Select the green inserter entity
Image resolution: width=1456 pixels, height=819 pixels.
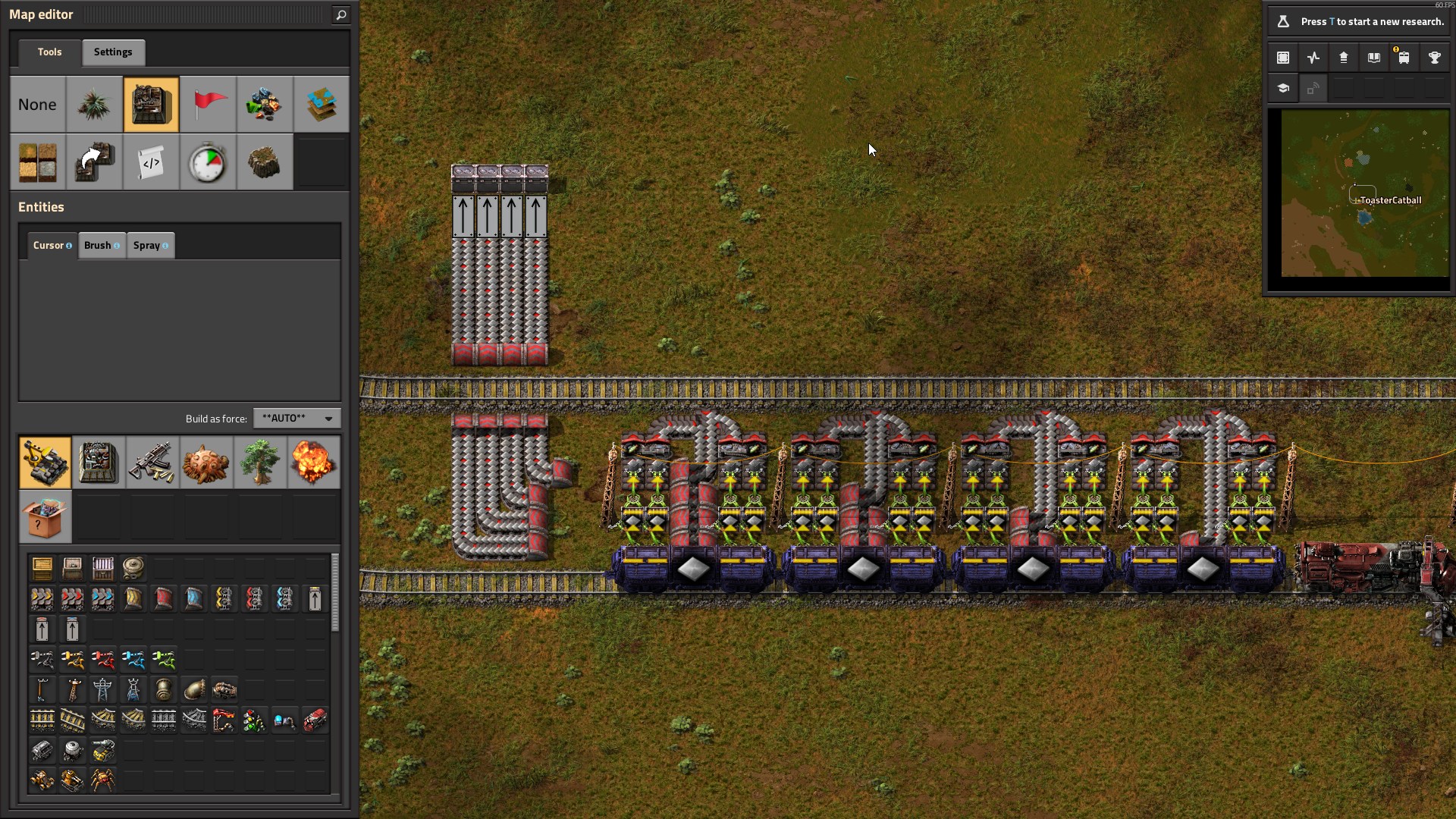[x=164, y=659]
